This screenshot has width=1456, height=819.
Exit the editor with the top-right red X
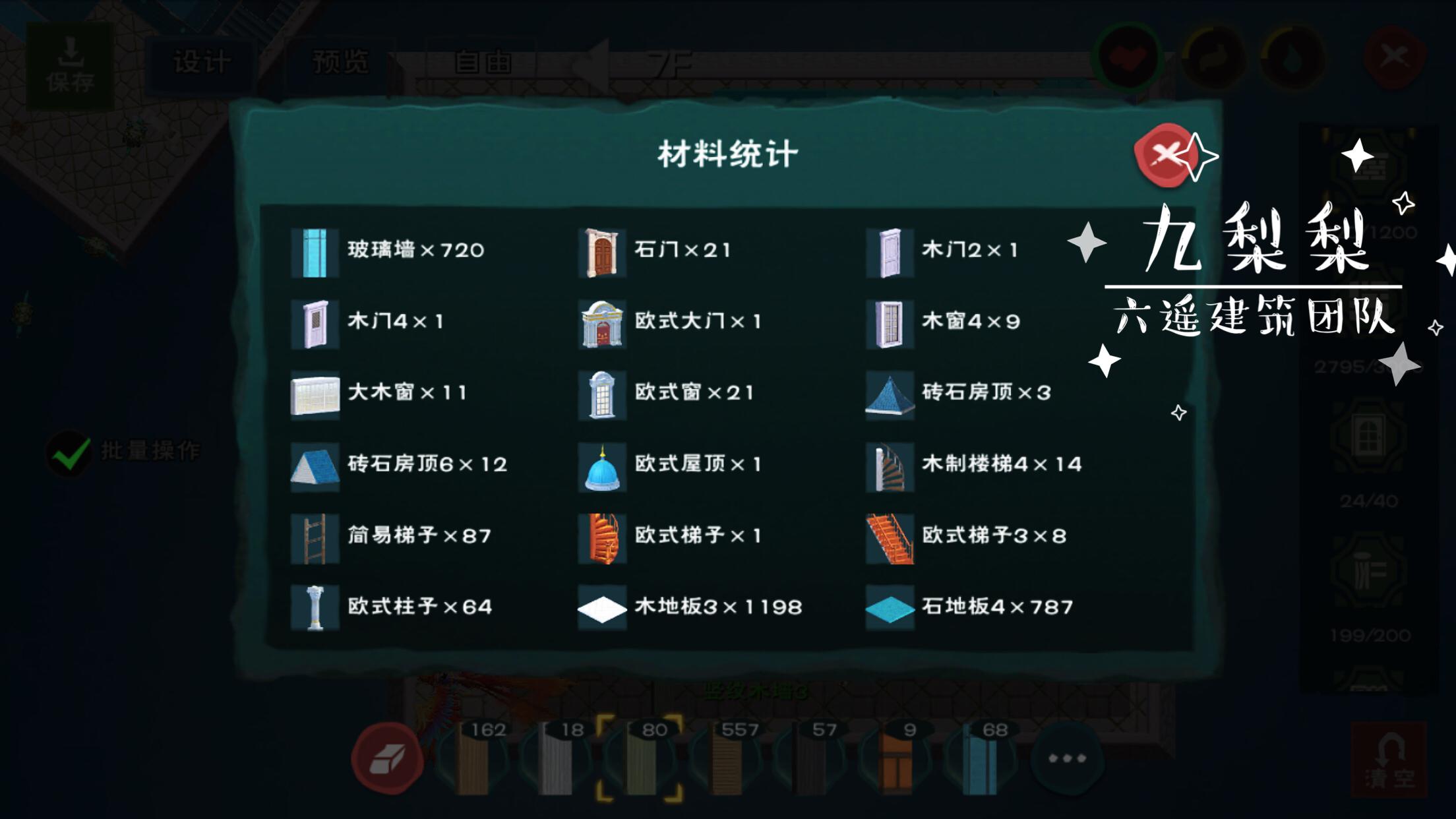click(x=1393, y=58)
